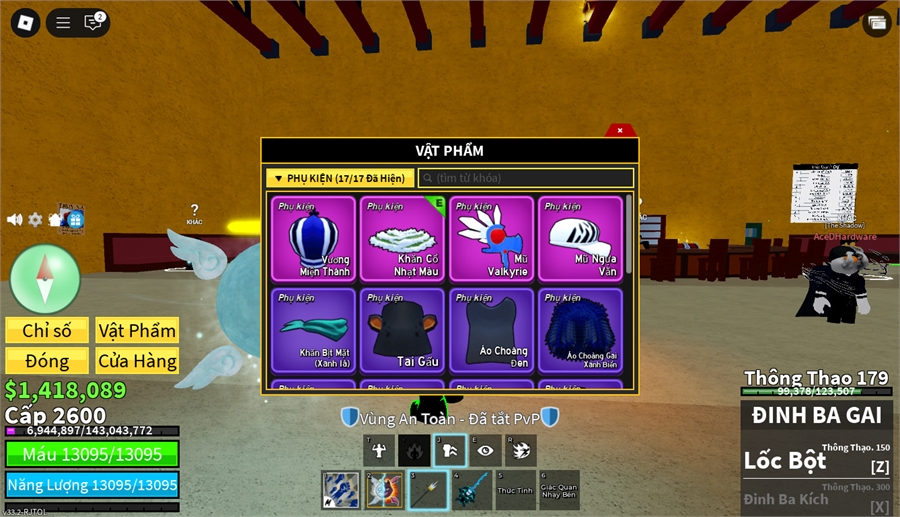Activate the eye ability icon

tap(485, 451)
